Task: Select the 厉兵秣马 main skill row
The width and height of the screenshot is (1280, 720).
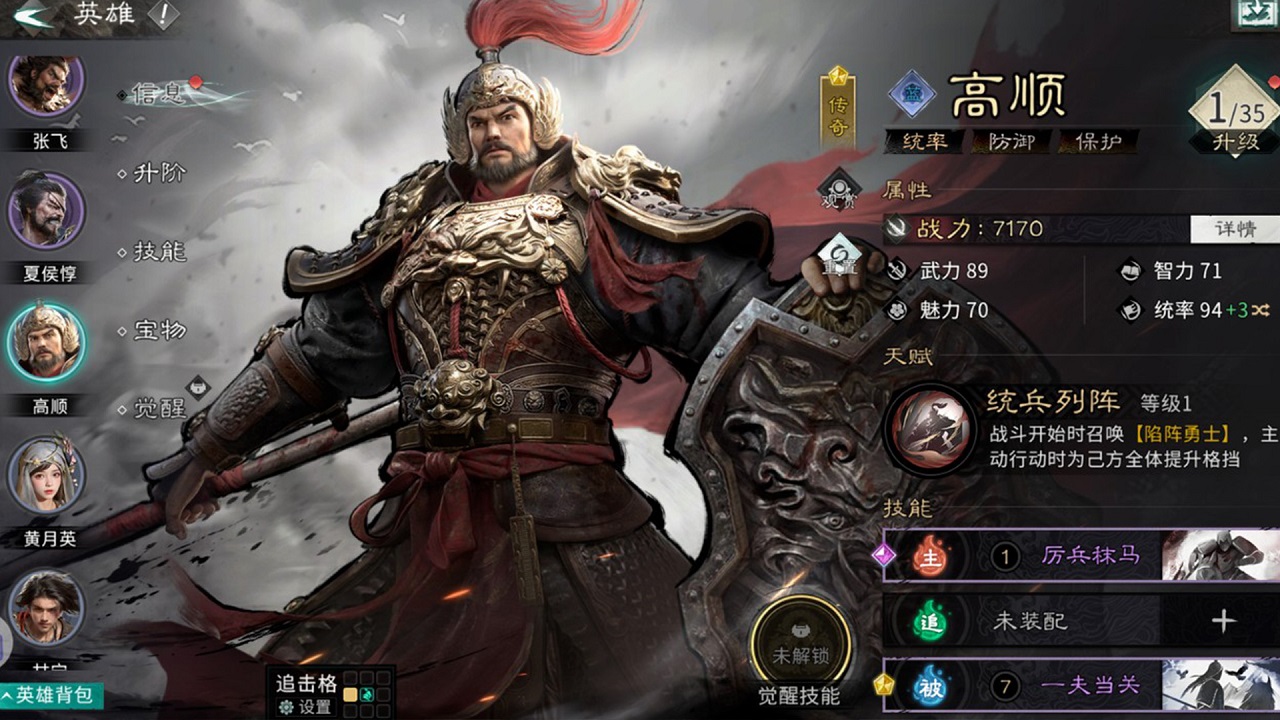Action: pyautogui.click(x=1080, y=555)
